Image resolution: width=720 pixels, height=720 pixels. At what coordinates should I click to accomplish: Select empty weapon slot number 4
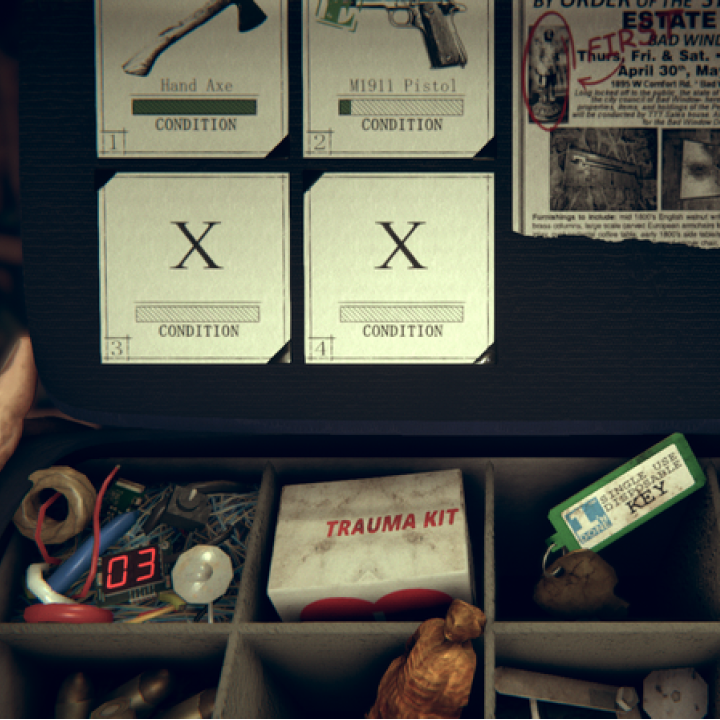click(400, 266)
